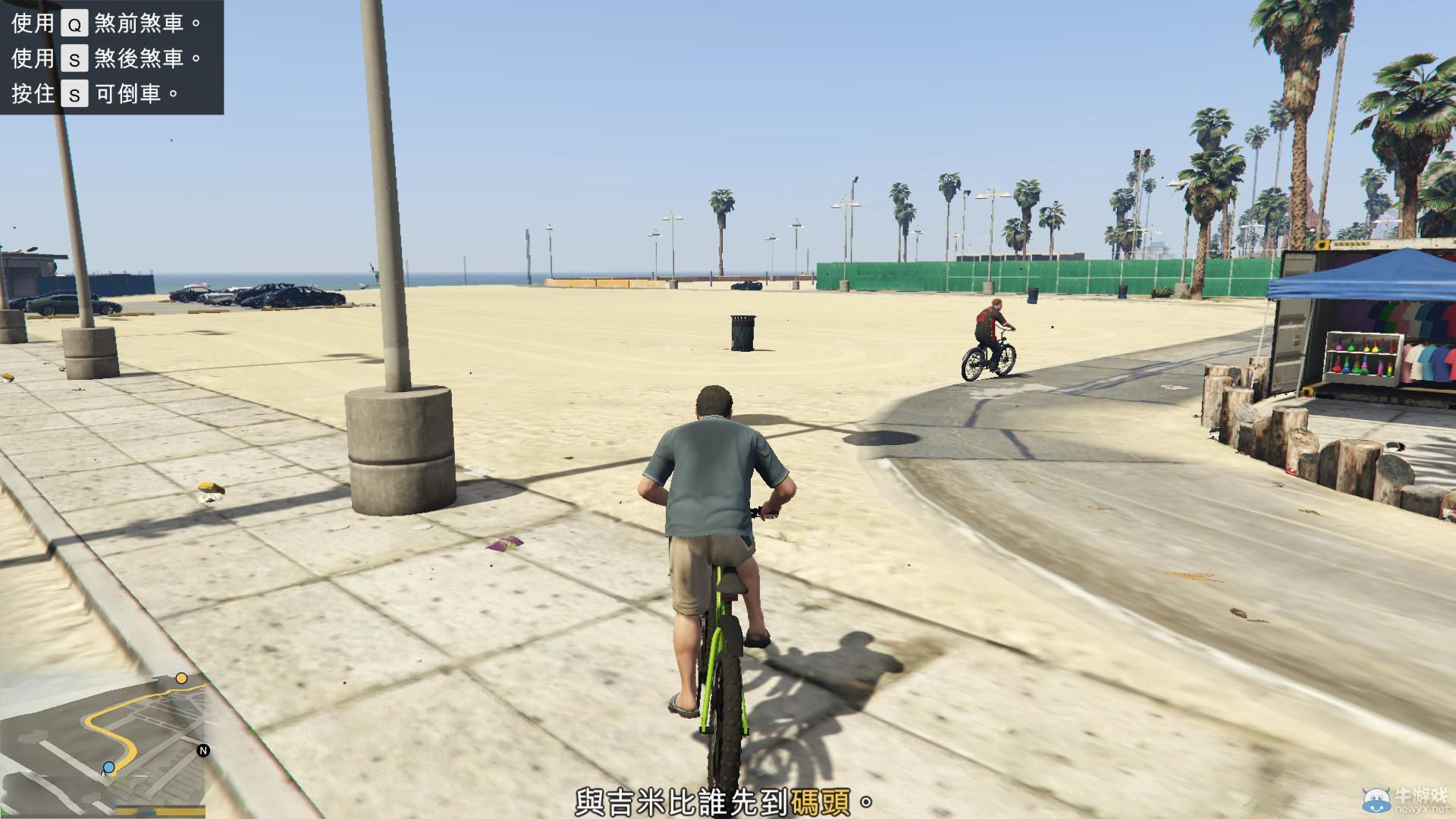Select the trash can icon in the sand lot
Screen dimensions: 1456x819
741,334
